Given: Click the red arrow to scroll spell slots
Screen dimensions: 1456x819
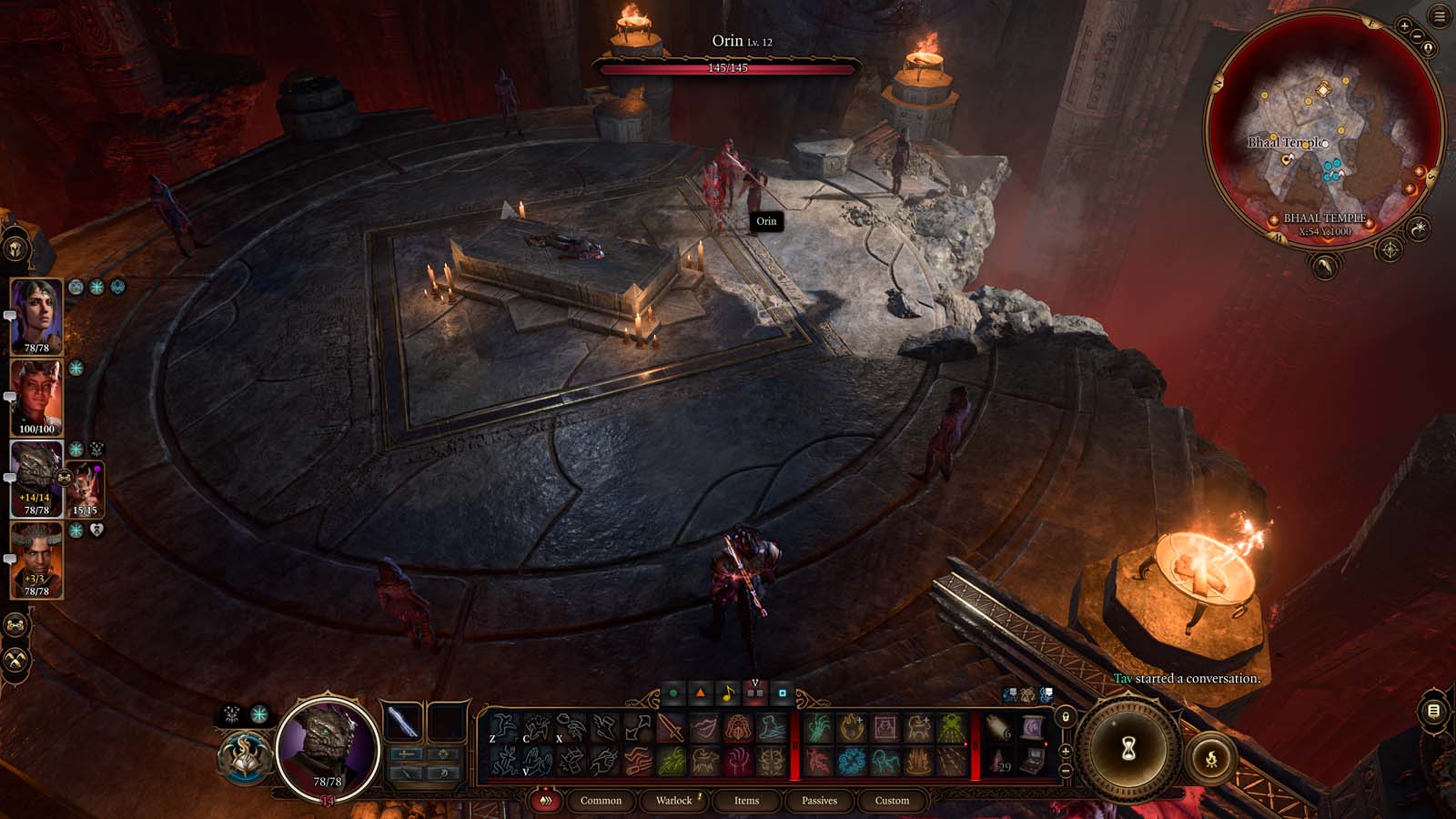Looking at the screenshot, I should [x=965, y=745].
